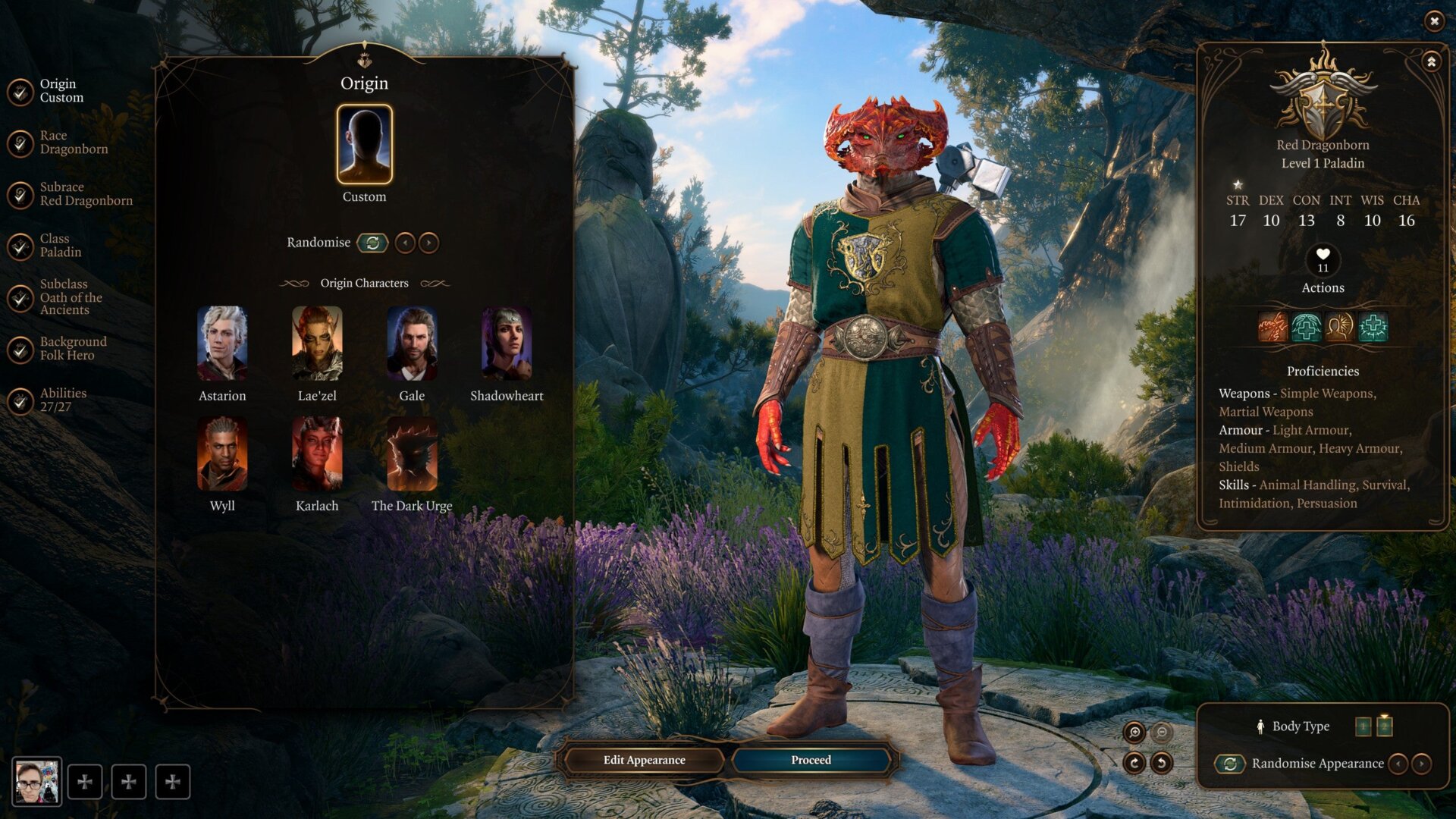Click the Edit Appearance button
1456x819 pixels.
coord(643,760)
